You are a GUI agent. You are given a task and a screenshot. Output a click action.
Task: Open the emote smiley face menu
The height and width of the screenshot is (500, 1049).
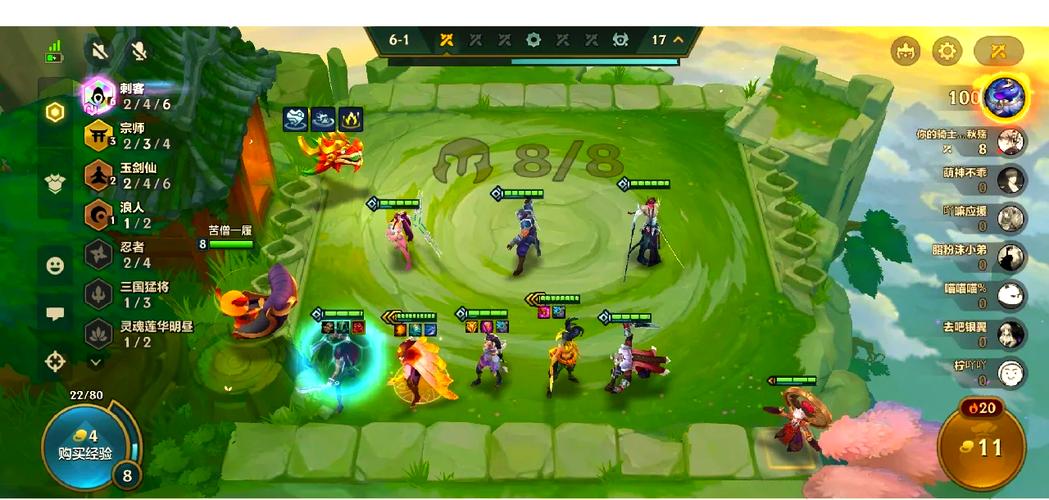point(55,265)
